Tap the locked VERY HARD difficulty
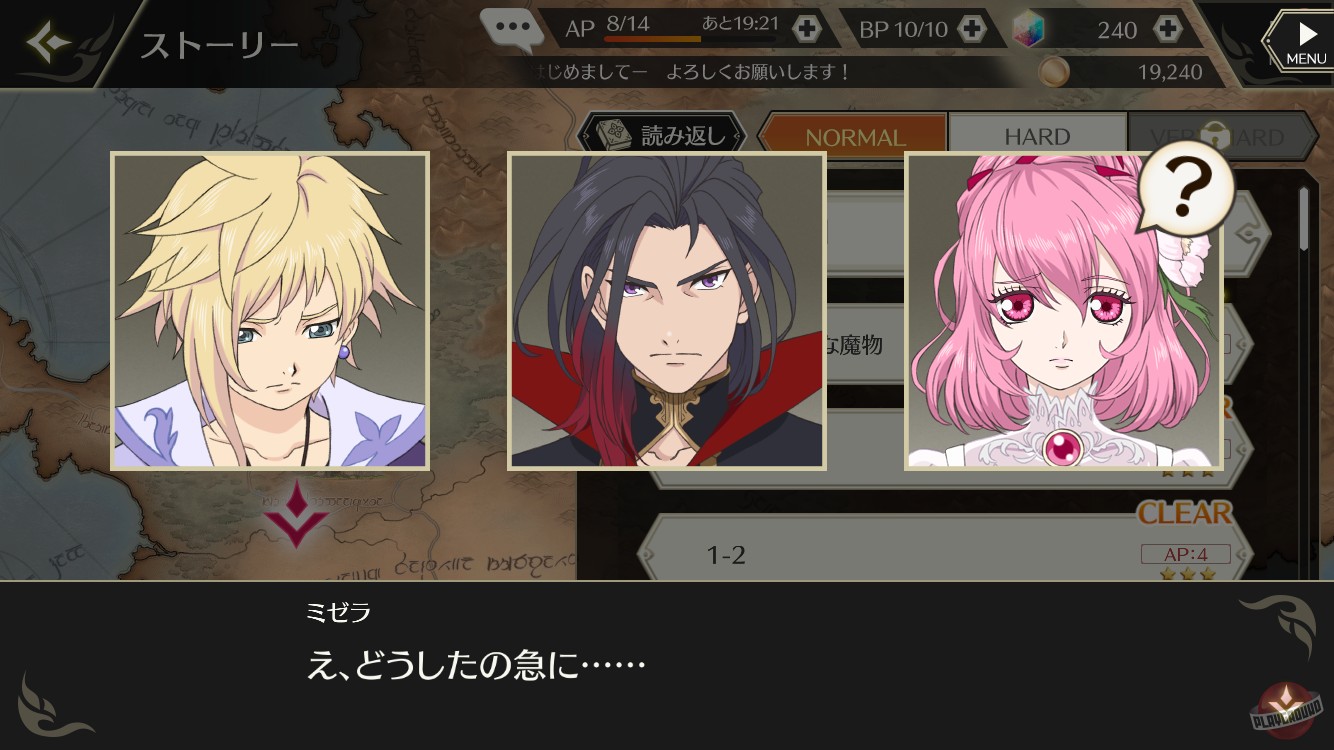 click(x=1222, y=135)
